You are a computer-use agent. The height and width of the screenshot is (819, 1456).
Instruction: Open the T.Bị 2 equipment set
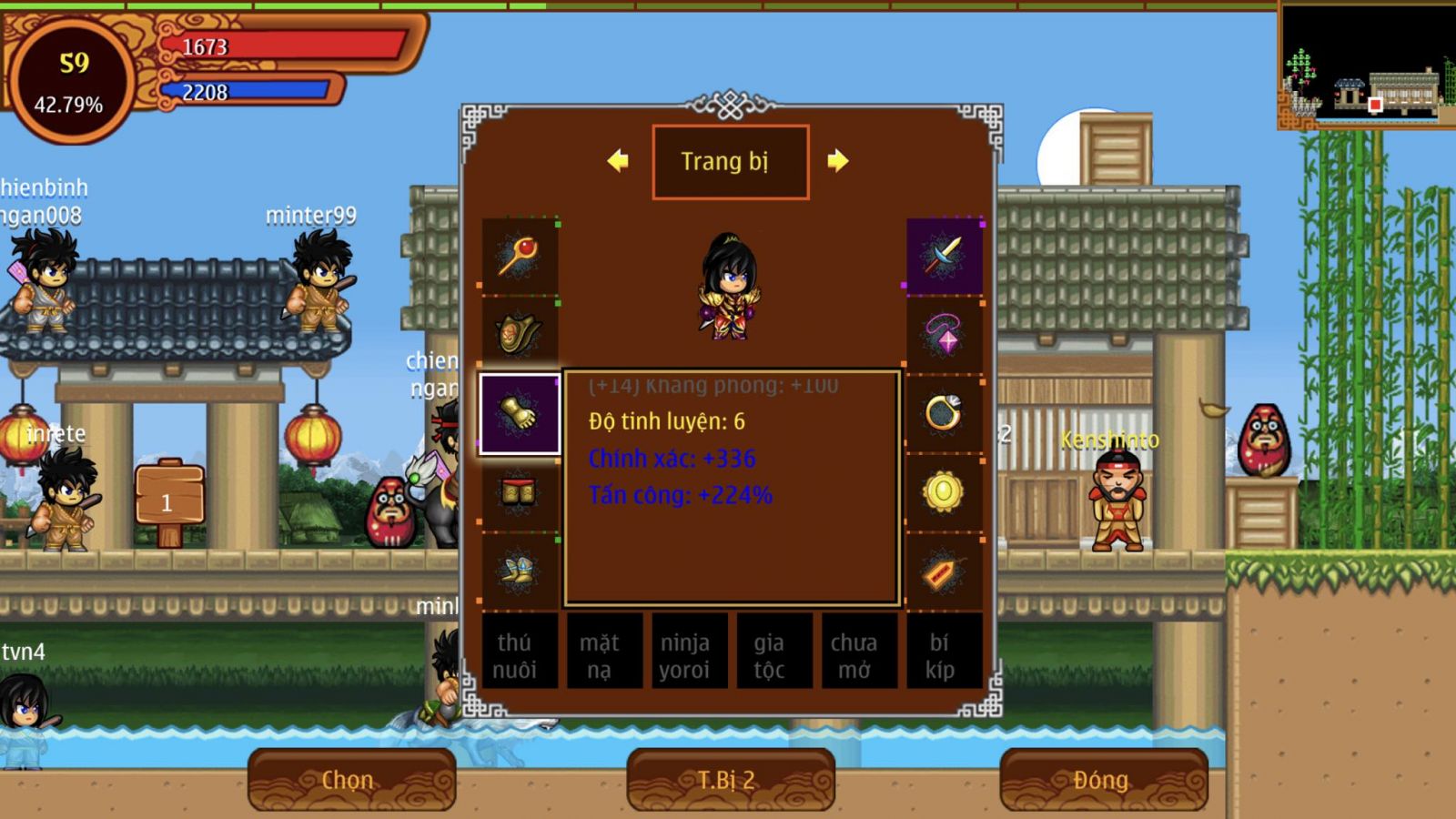click(730, 780)
